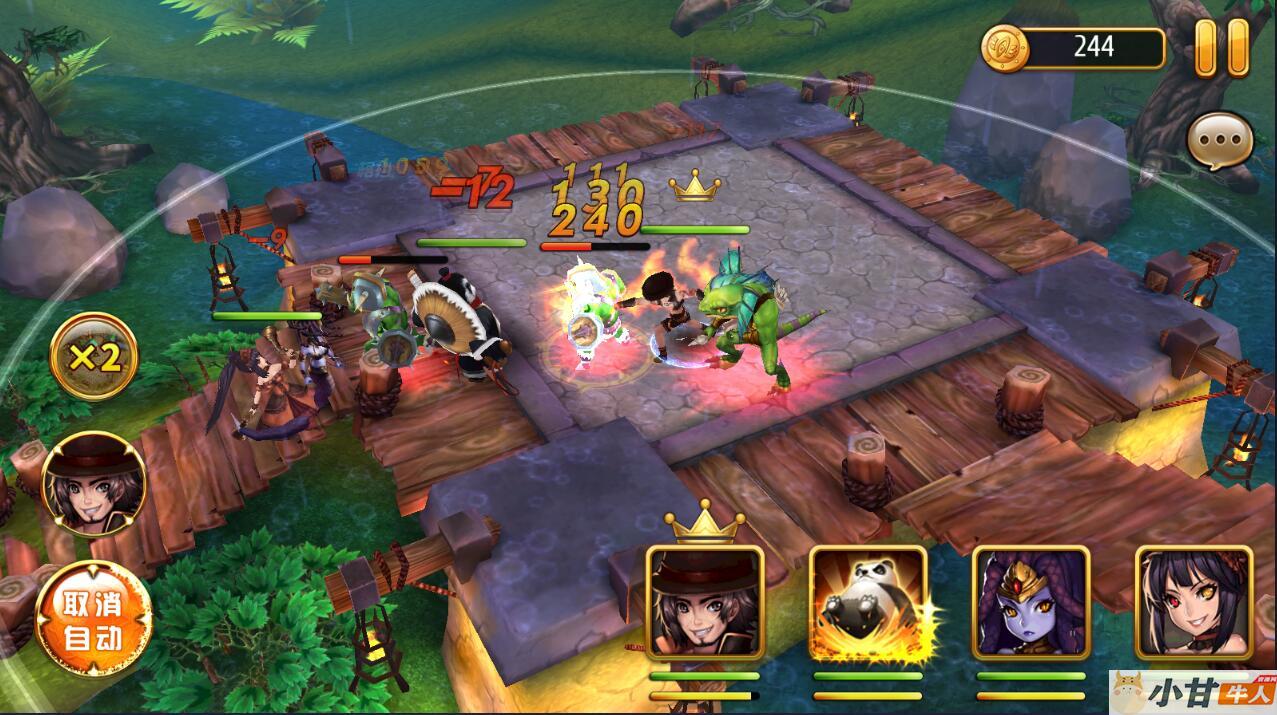Activate the glowing panda hero skill
This screenshot has height=715, width=1277.
(x=867, y=602)
